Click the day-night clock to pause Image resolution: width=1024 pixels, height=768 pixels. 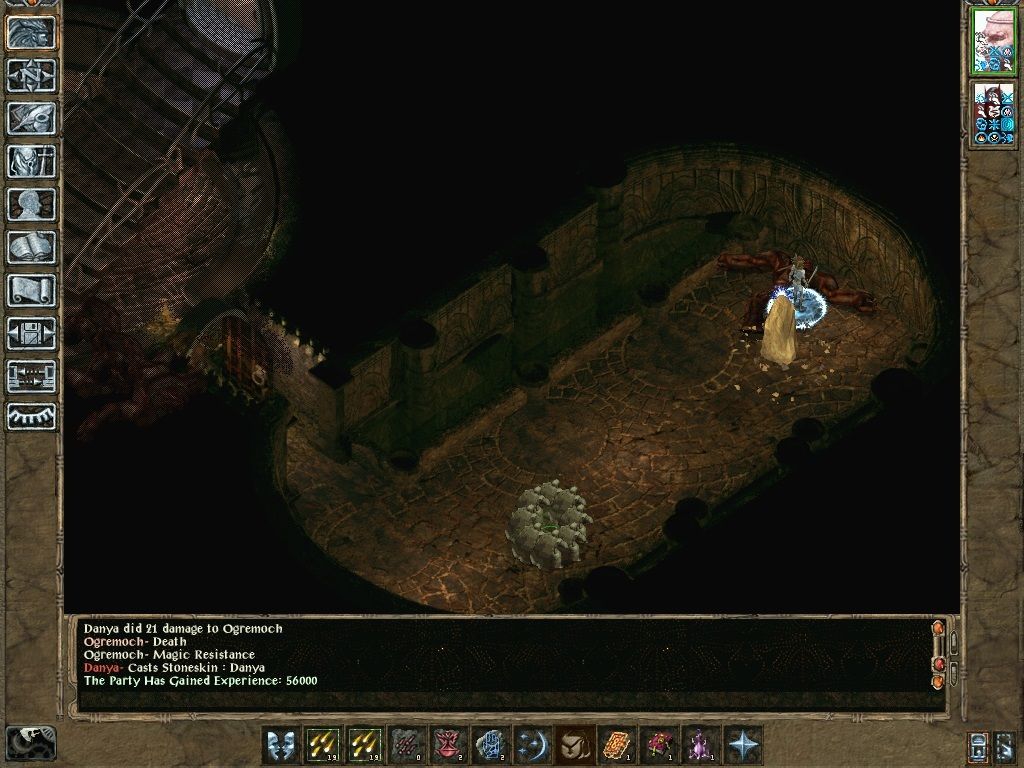click(x=30, y=743)
